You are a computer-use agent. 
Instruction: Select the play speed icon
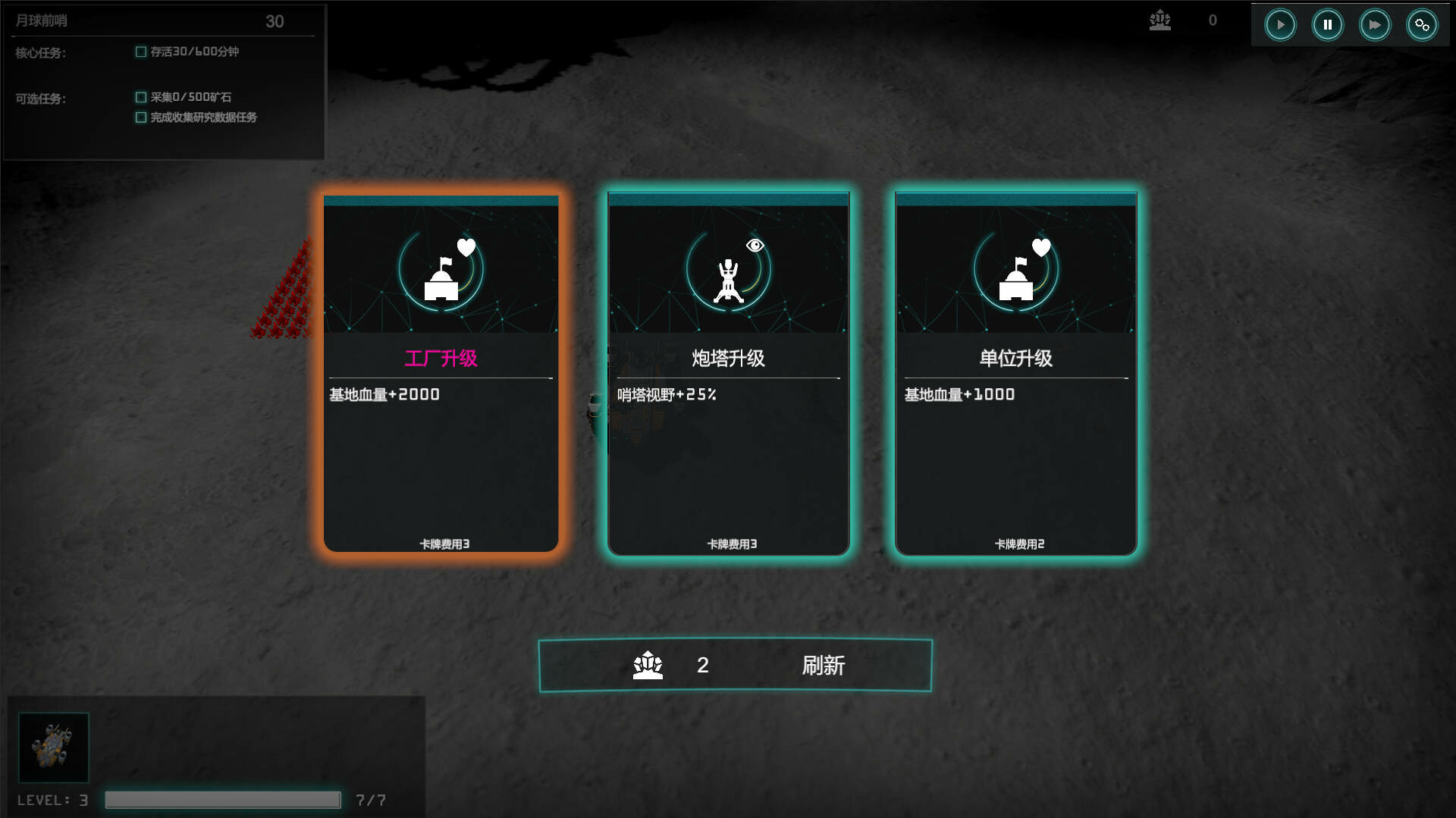point(1280,24)
